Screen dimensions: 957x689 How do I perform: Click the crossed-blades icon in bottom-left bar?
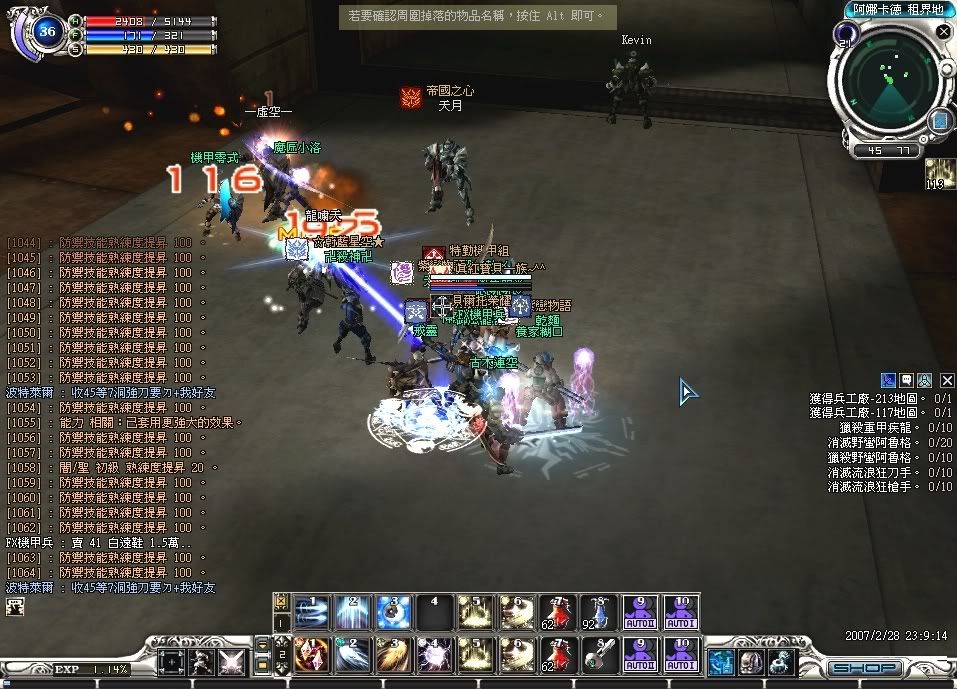pos(231,662)
